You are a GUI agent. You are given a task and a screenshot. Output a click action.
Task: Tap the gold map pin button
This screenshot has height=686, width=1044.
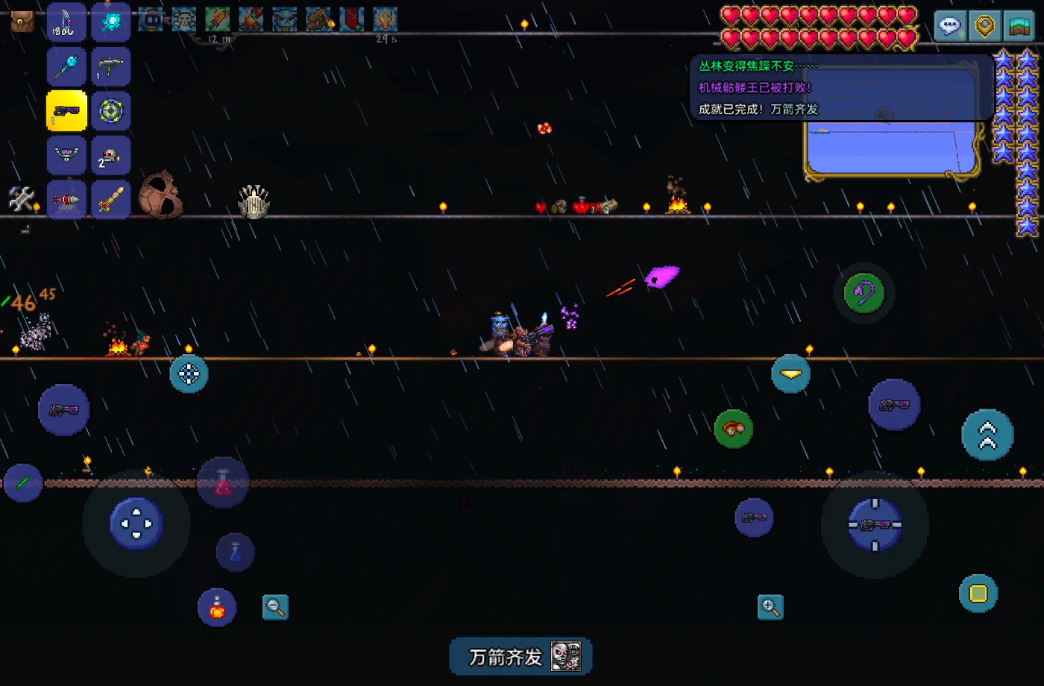click(x=985, y=25)
